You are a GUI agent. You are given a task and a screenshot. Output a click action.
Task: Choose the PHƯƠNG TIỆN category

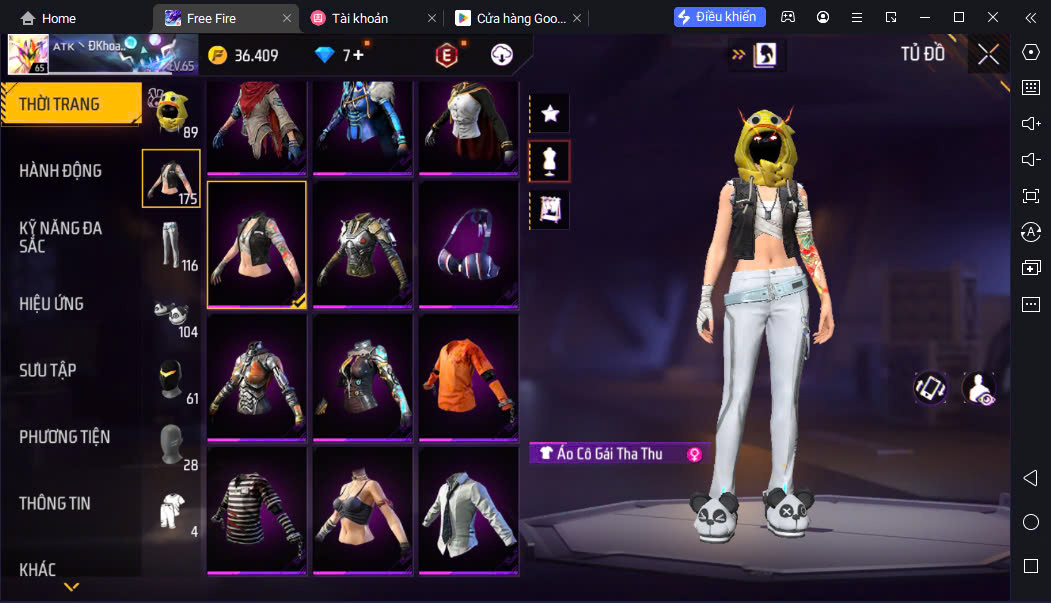click(65, 437)
